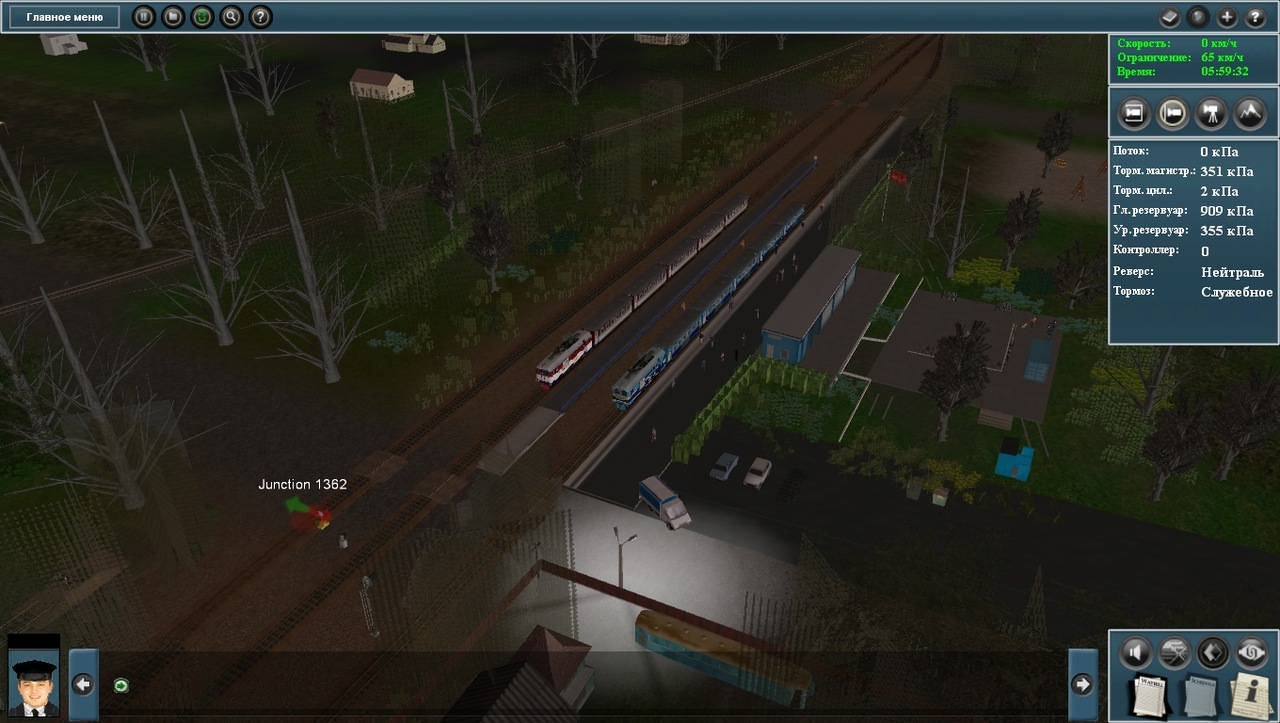Select the highlighted external chase camera
1280x723 pixels.
tap(1172, 113)
